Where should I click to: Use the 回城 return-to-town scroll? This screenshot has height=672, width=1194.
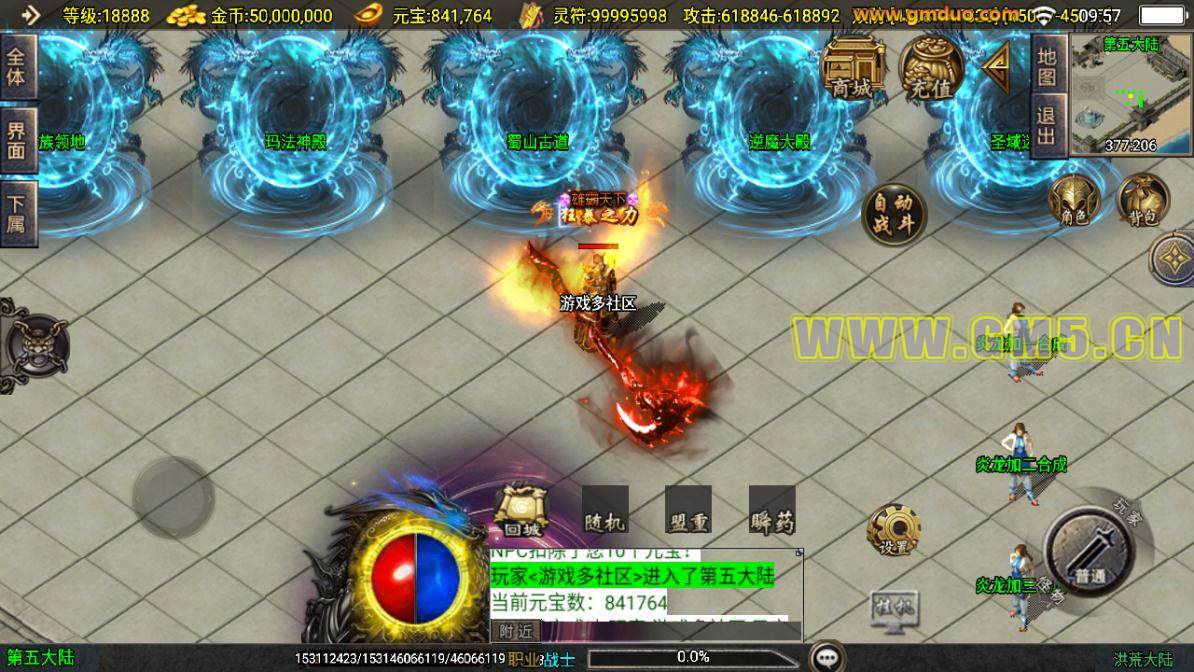(520, 512)
